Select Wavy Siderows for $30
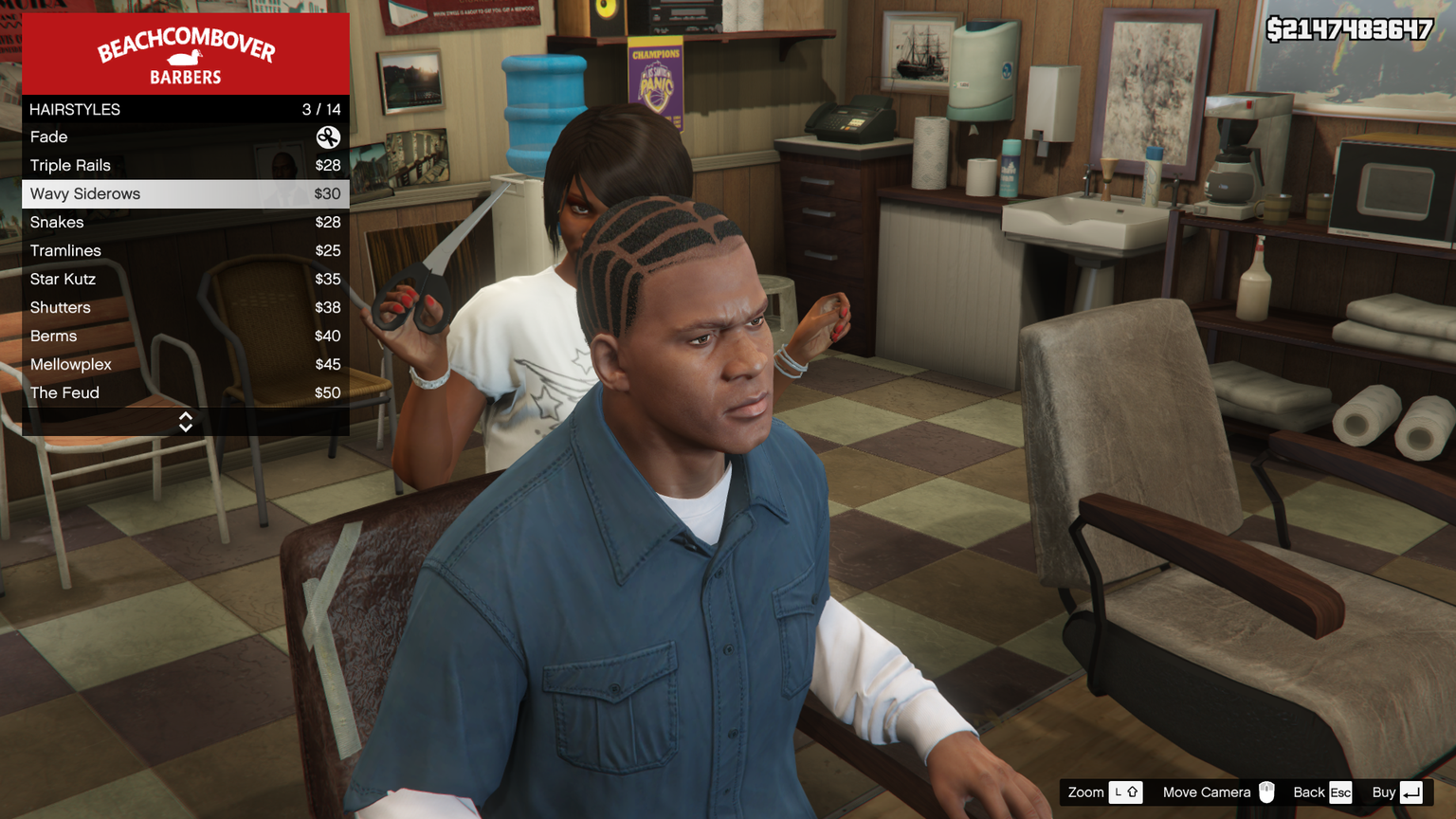This screenshot has height=819, width=1456. 185,194
